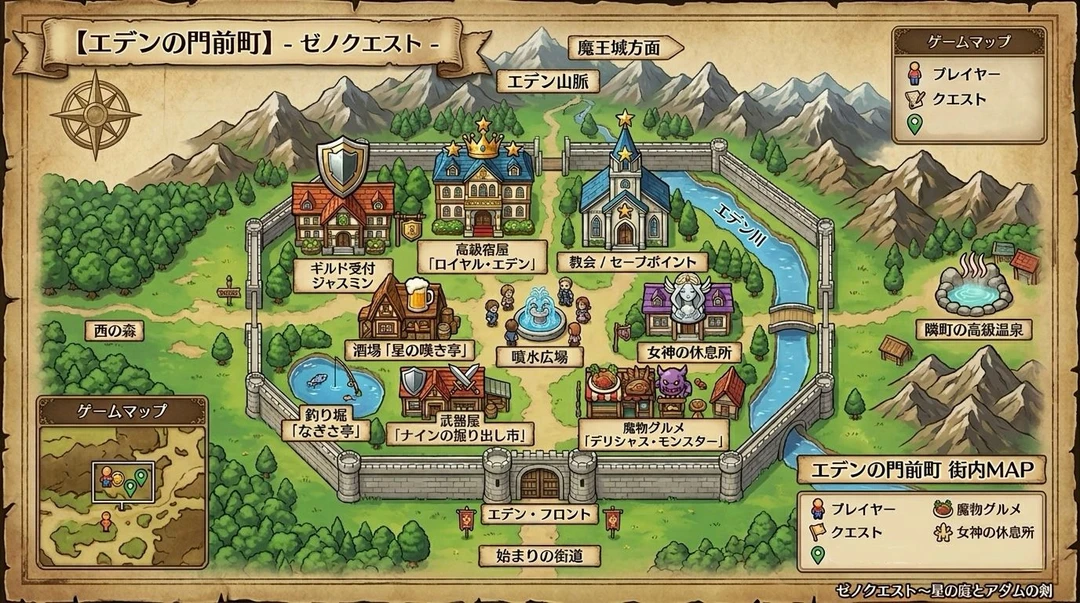
Task: Open the 隣町の高級温泉 label
Action: point(972,328)
